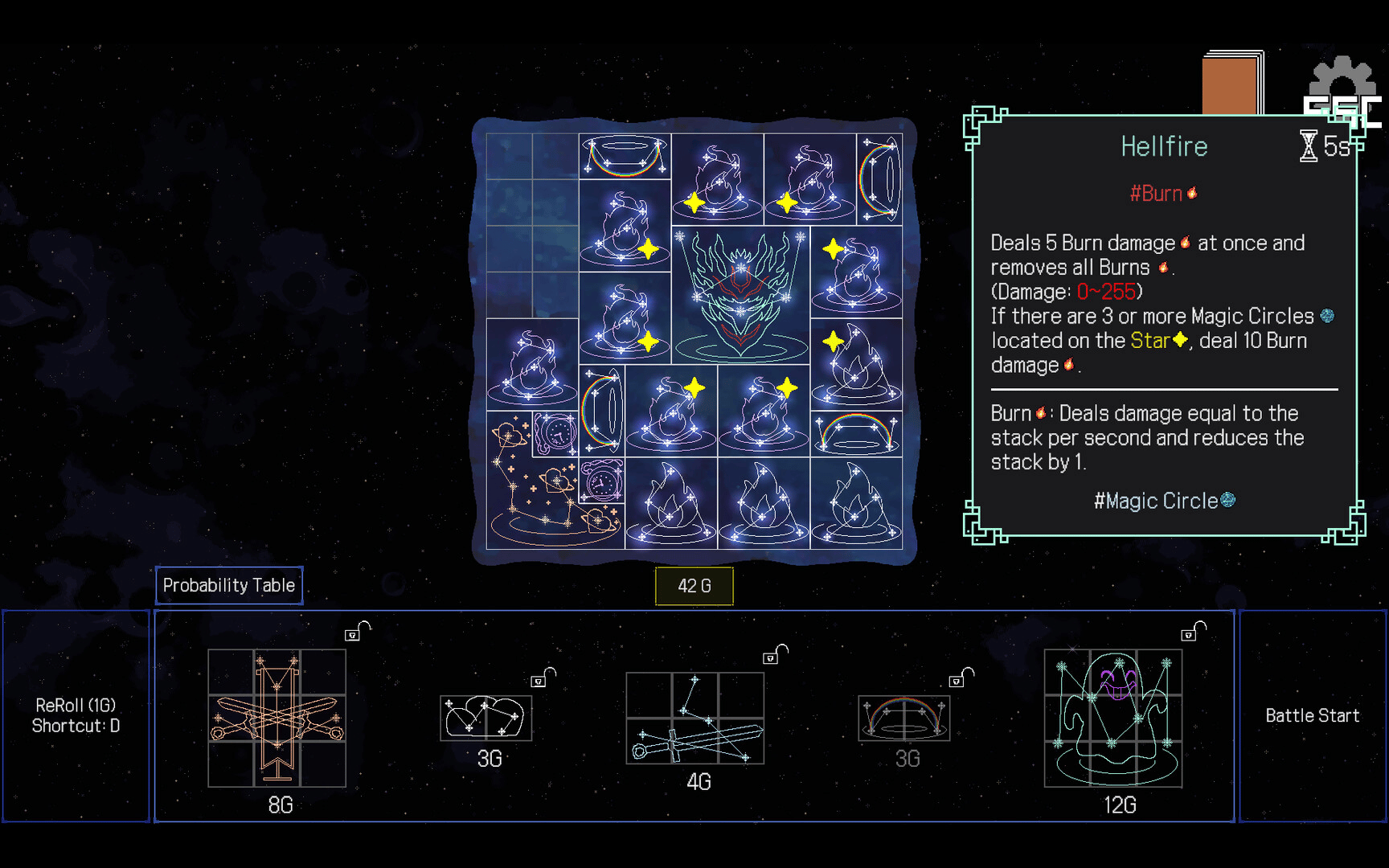Screen dimensions: 1389x868
Task: Reroll the shop for 1G
Action: click(76, 715)
